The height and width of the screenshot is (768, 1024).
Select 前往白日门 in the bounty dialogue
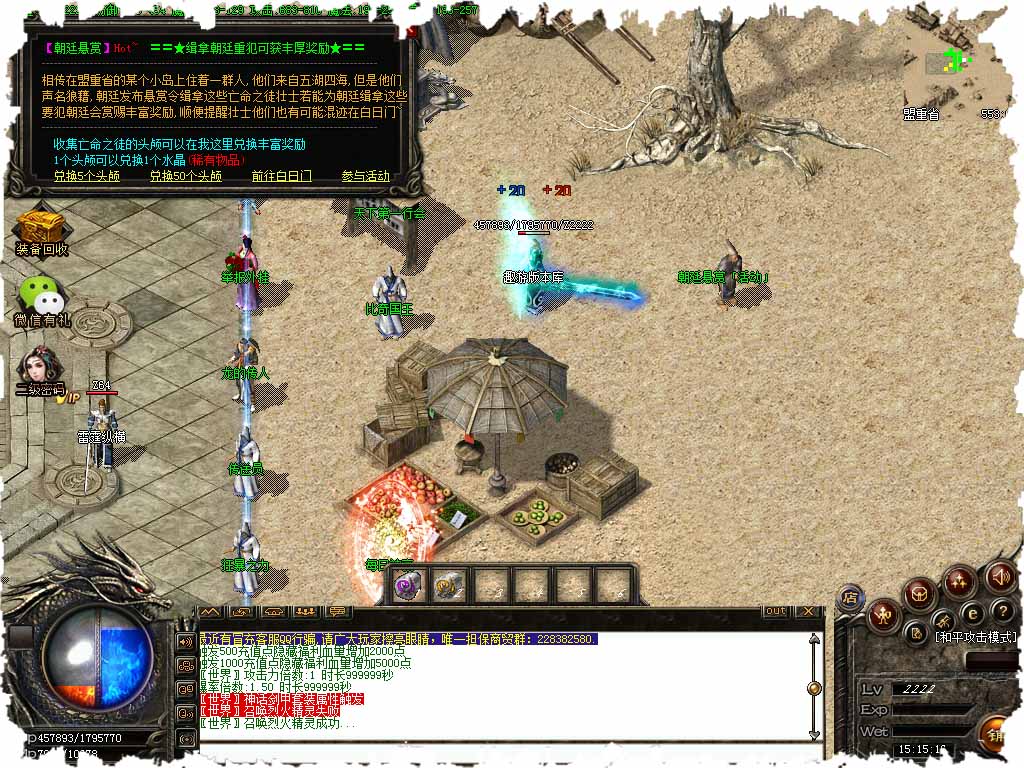point(281,176)
